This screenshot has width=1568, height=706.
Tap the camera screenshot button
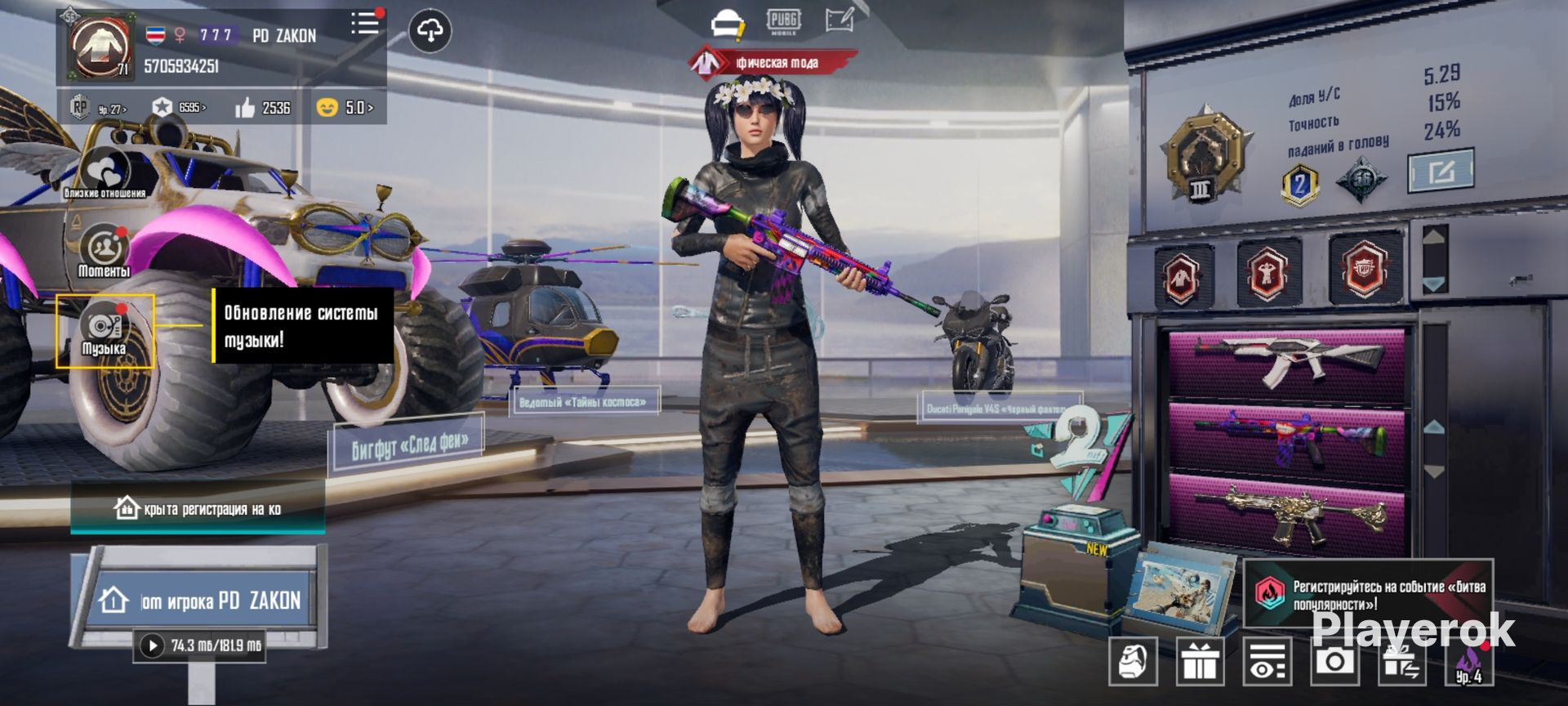tap(1334, 660)
